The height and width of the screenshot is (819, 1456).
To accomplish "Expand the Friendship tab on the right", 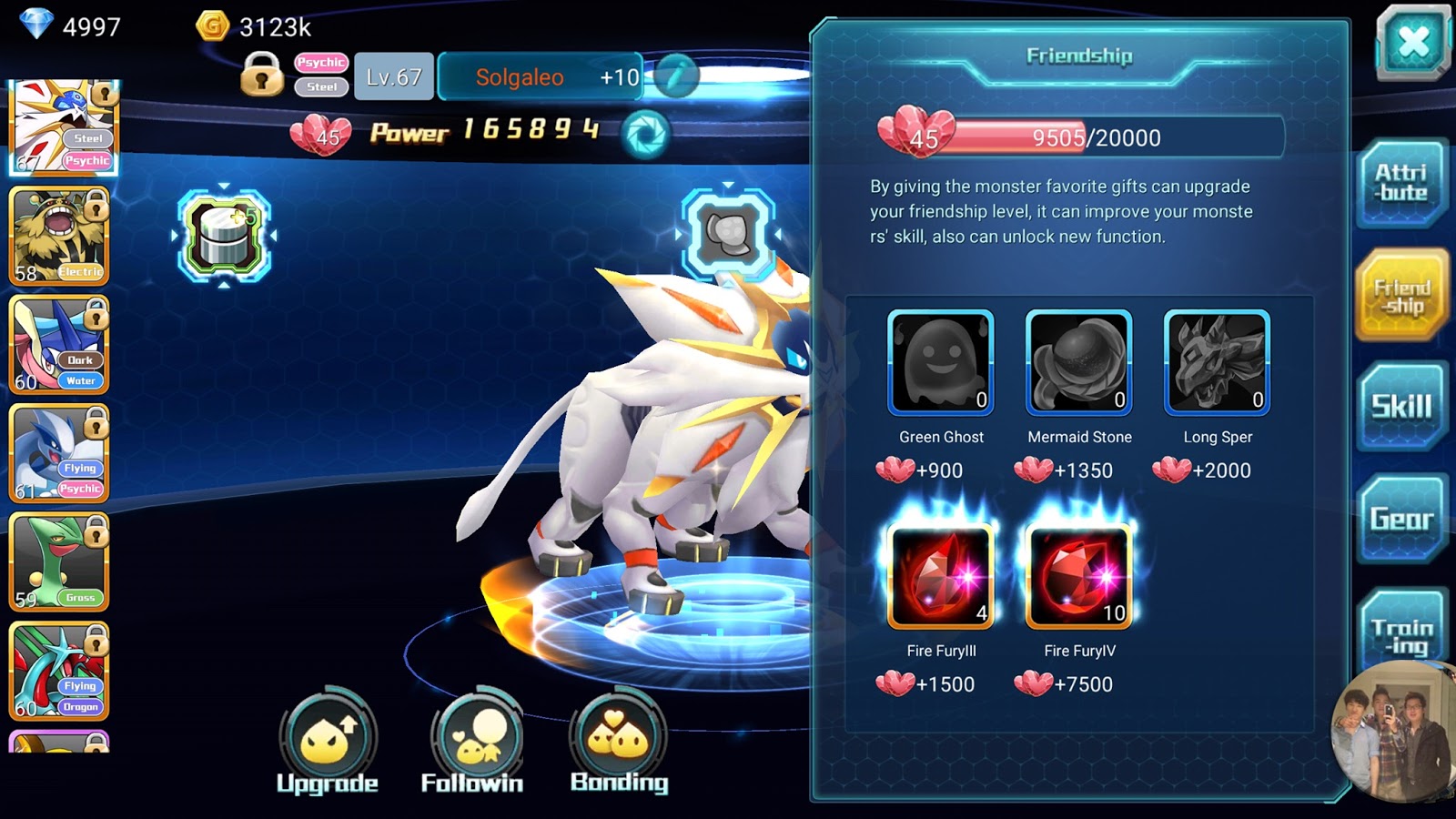I will (1401, 295).
